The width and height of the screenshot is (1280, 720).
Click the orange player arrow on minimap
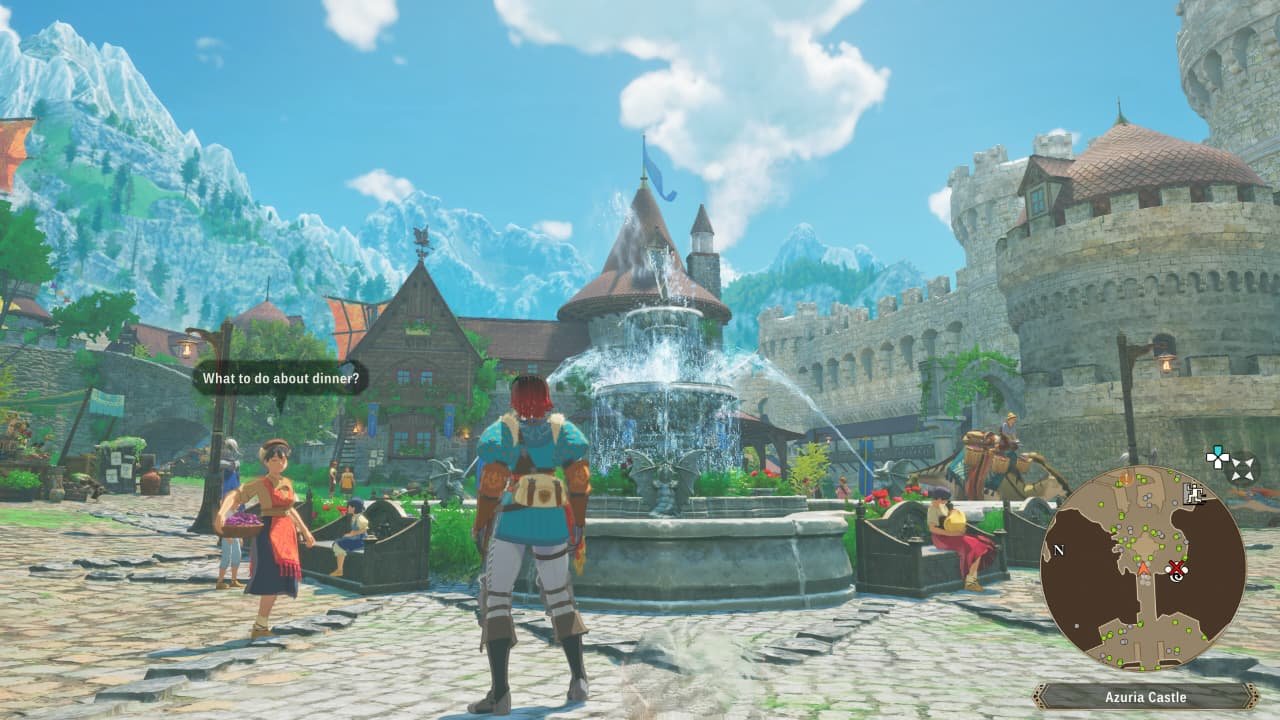(x=1144, y=568)
